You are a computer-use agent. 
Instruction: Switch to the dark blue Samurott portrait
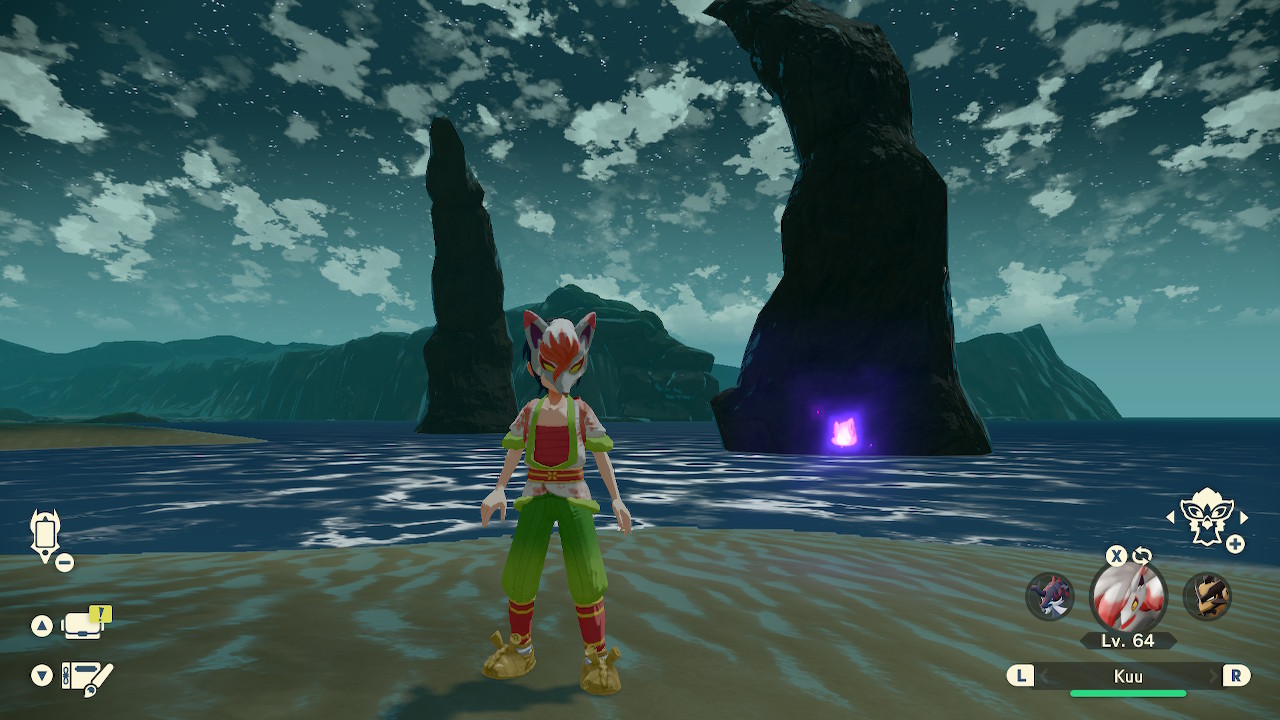pos(1050,597)
